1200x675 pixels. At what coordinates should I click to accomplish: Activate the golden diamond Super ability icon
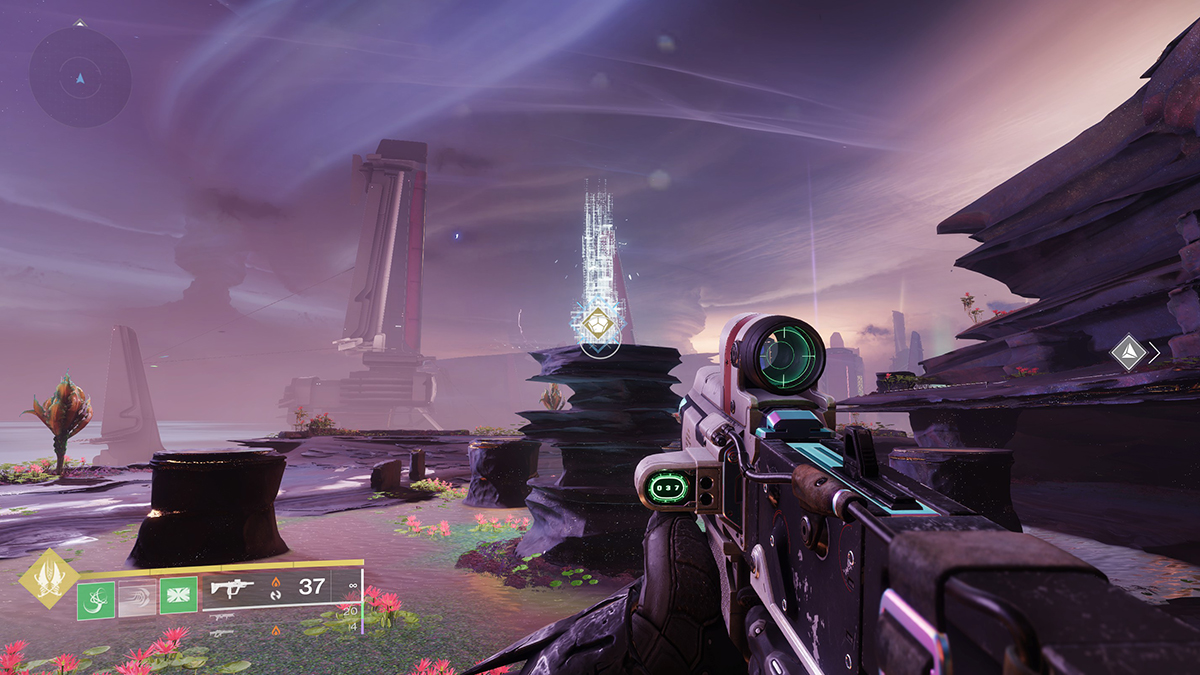click(x=49, y=577)
